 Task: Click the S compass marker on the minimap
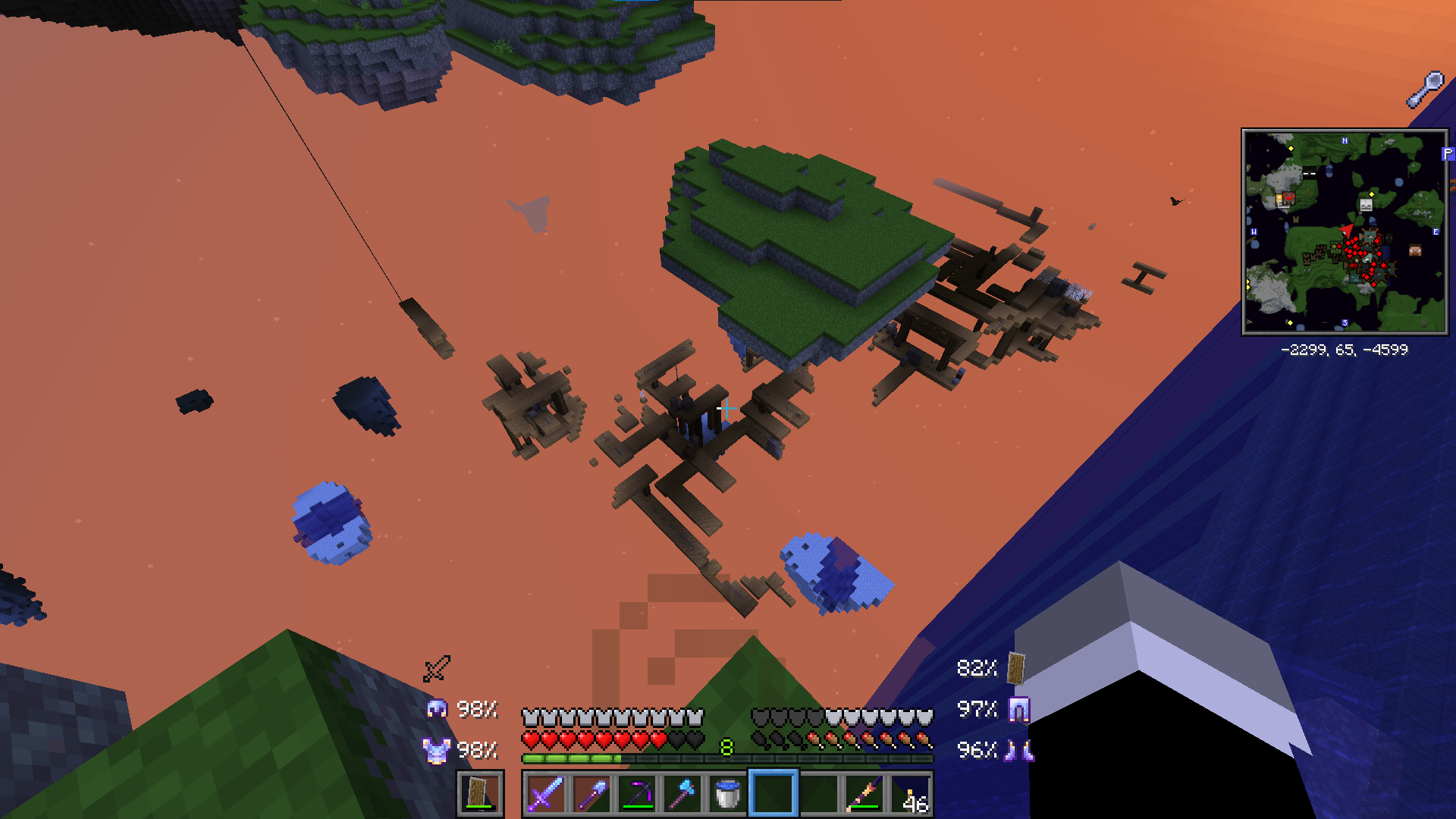pyautogui.click(x=1345, y=322)
